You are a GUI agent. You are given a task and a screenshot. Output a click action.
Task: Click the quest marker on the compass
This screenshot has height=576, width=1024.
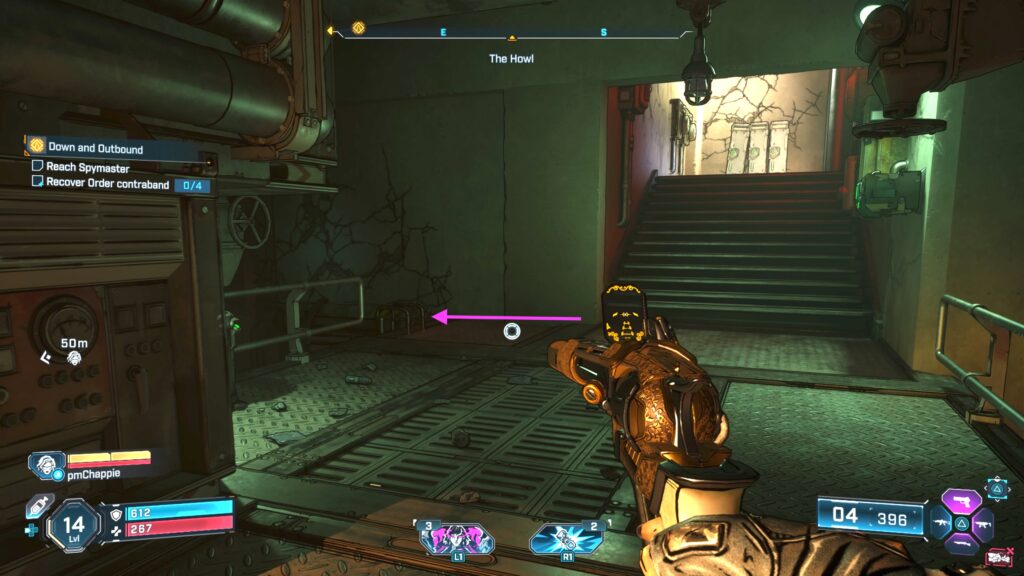(359, 30)
